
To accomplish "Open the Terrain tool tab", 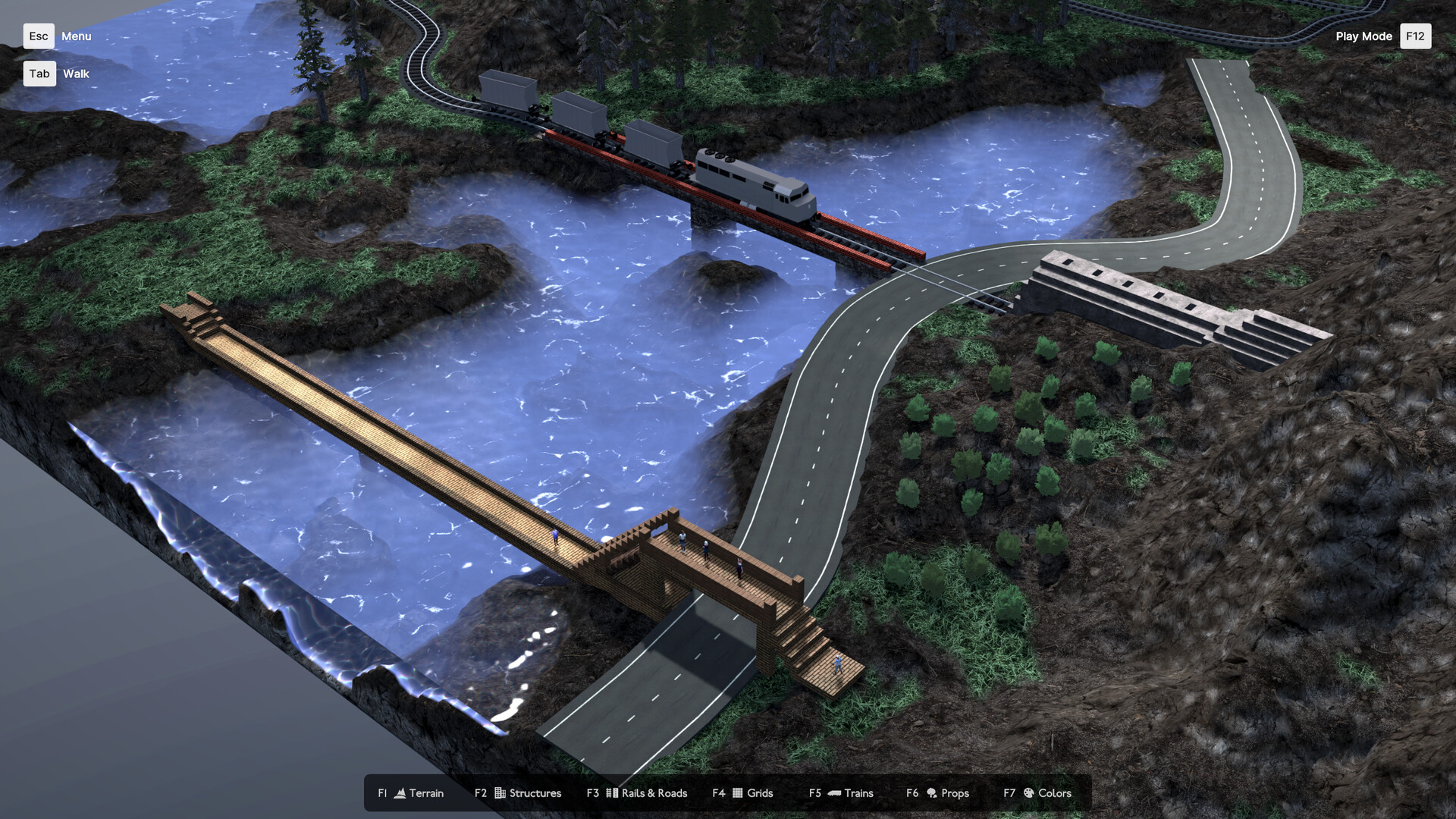I will [x=426, y=793].
